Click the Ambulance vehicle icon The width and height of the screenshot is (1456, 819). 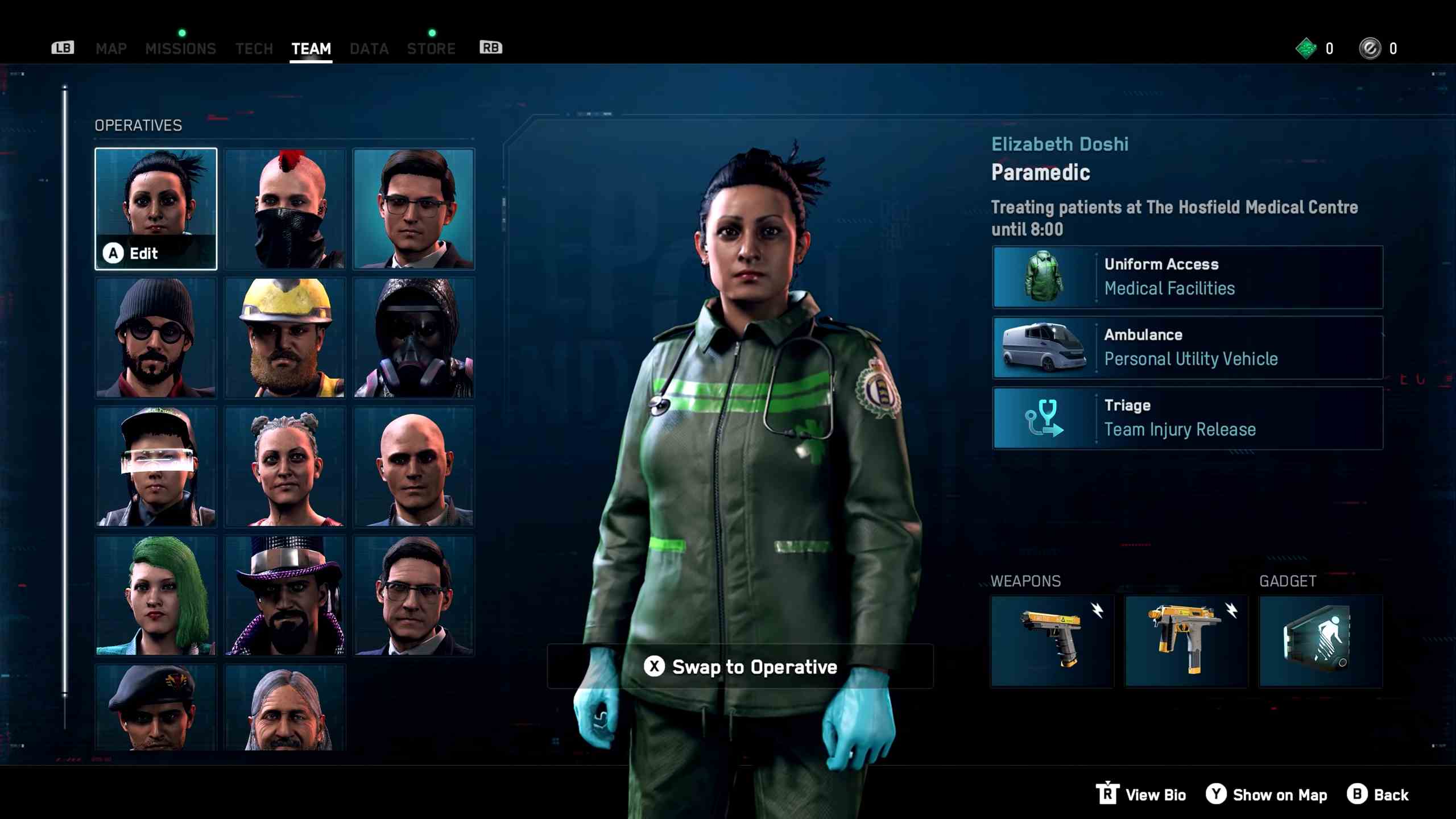pyautogui.click(x=1045, y=347)
